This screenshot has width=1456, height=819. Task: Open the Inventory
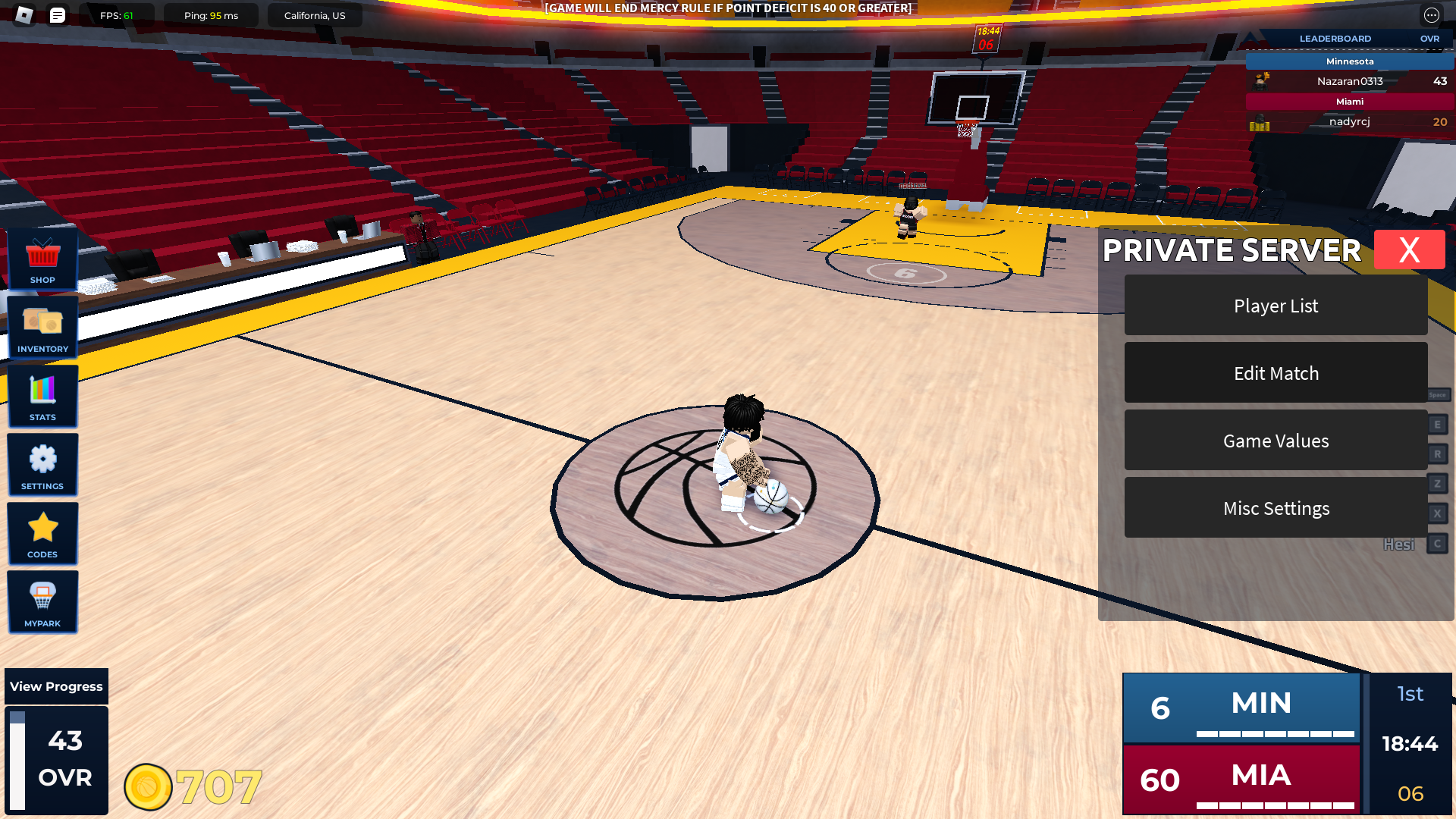click(x=42, y=328)
